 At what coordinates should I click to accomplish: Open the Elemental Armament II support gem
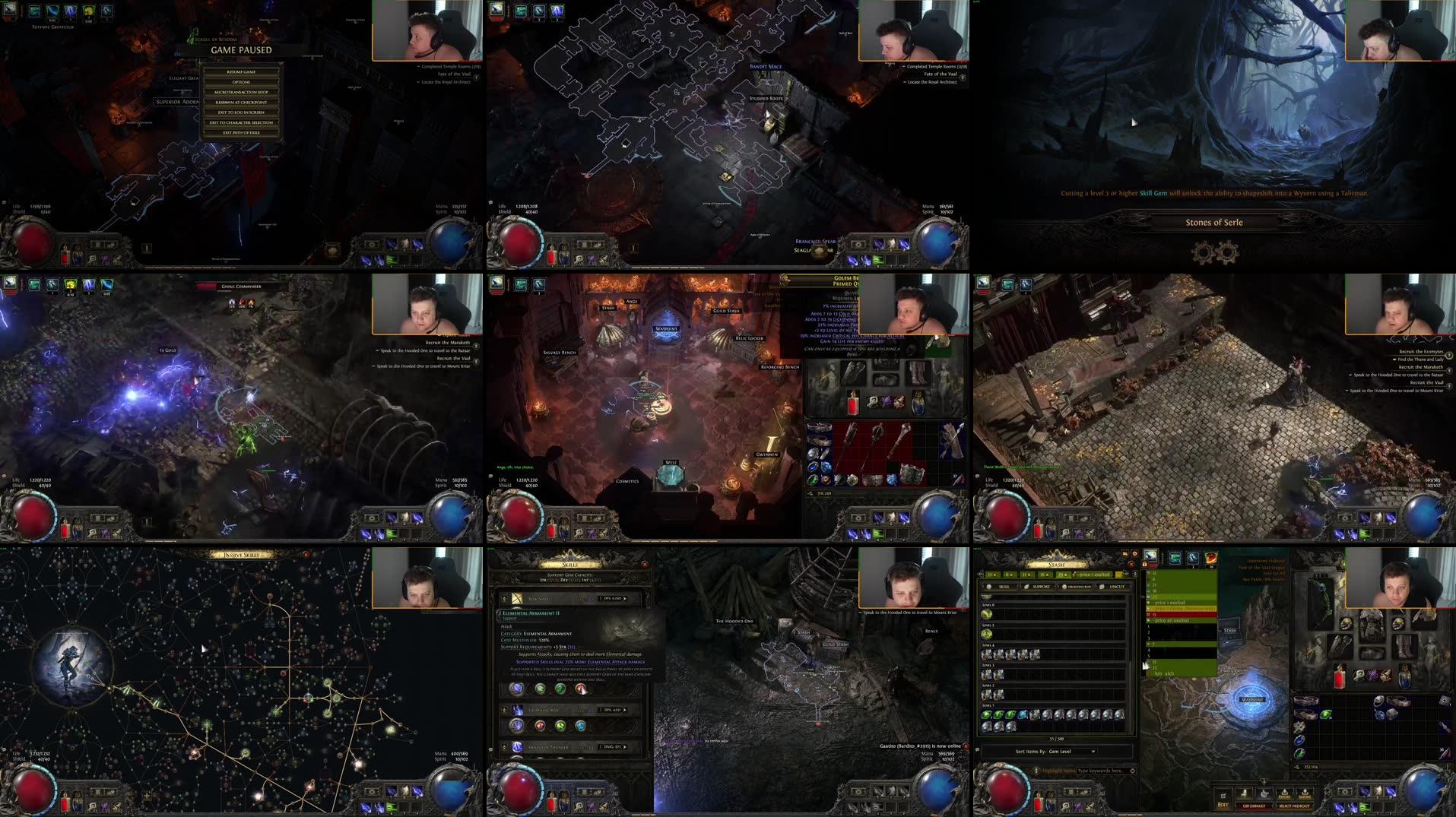pos(531,614)
